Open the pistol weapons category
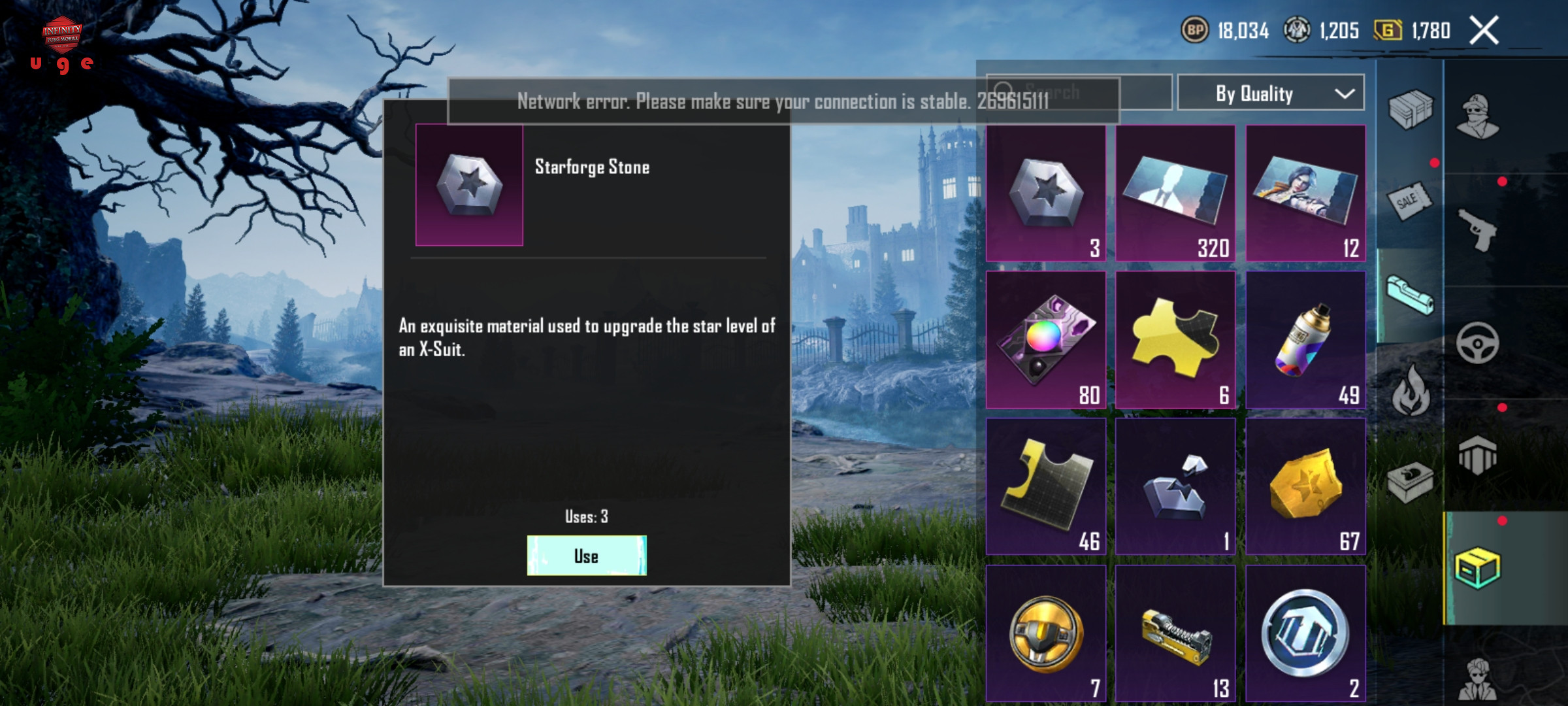This screenshot has height=706, width=1568. tap(1478, 229)
